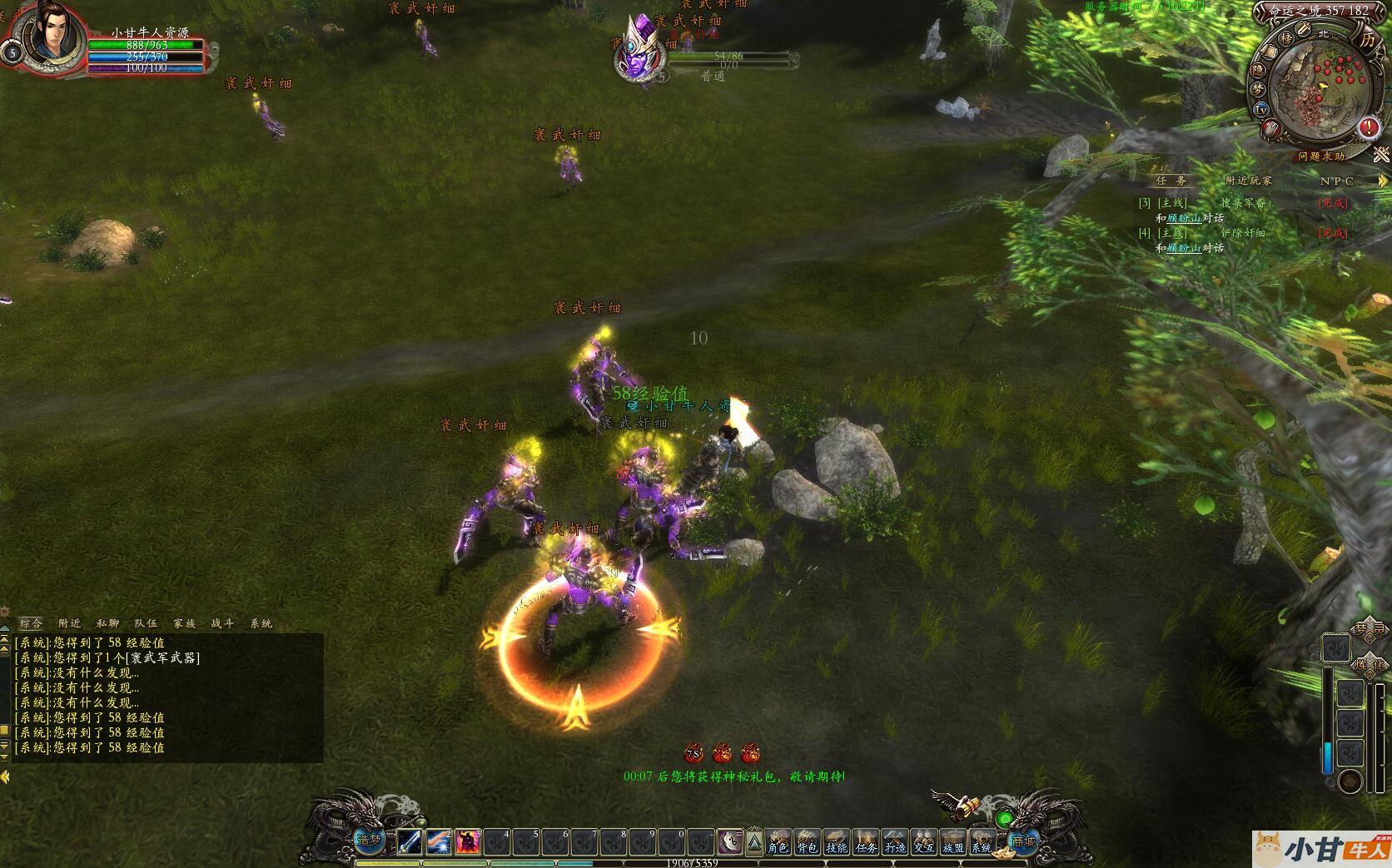Open the 商城 shop orb
The image size is (1392, 868).
tap(1023, 841)
